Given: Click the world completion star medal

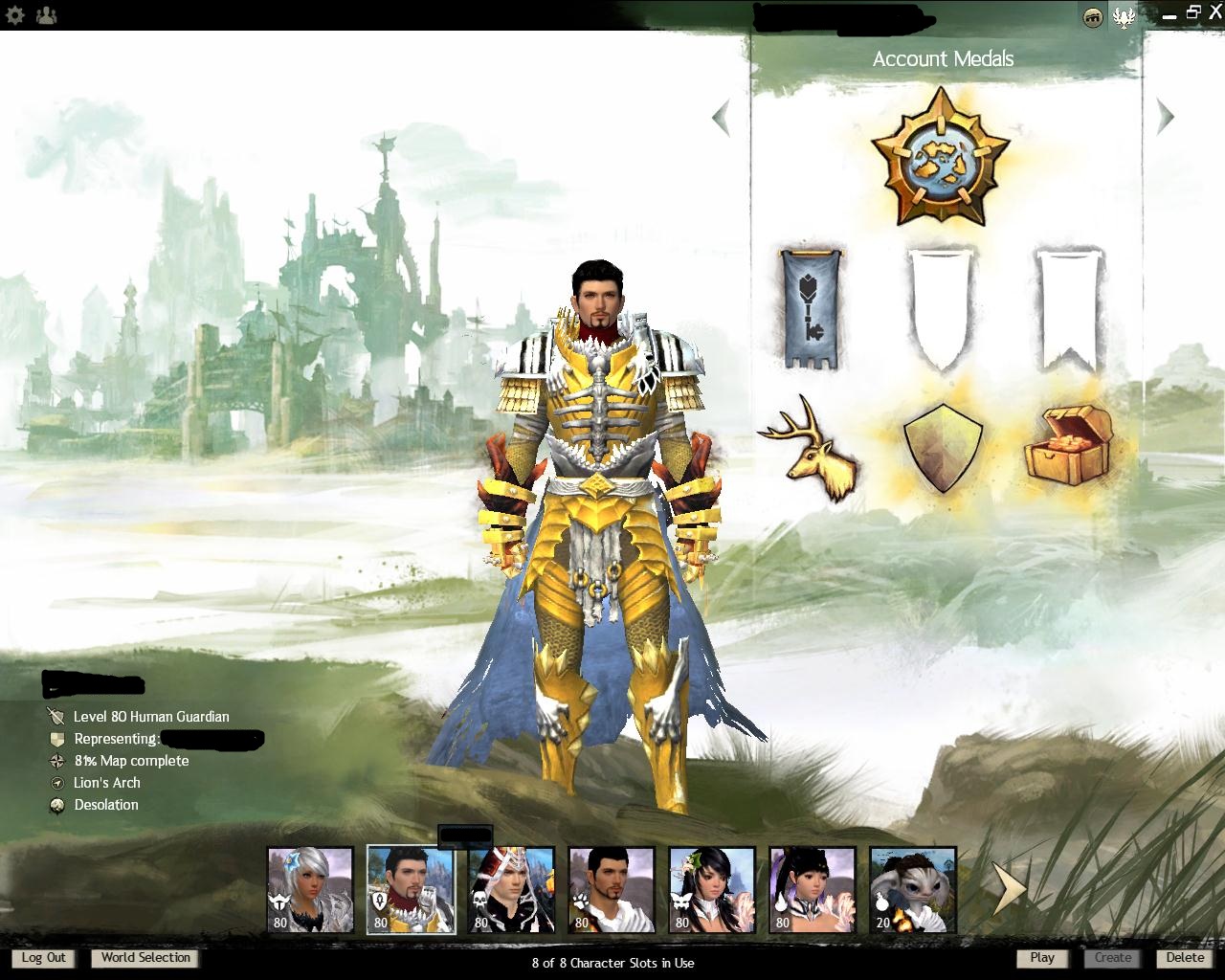Looking at the screenshot, I should pyautogui.click(x=941, y=157).
